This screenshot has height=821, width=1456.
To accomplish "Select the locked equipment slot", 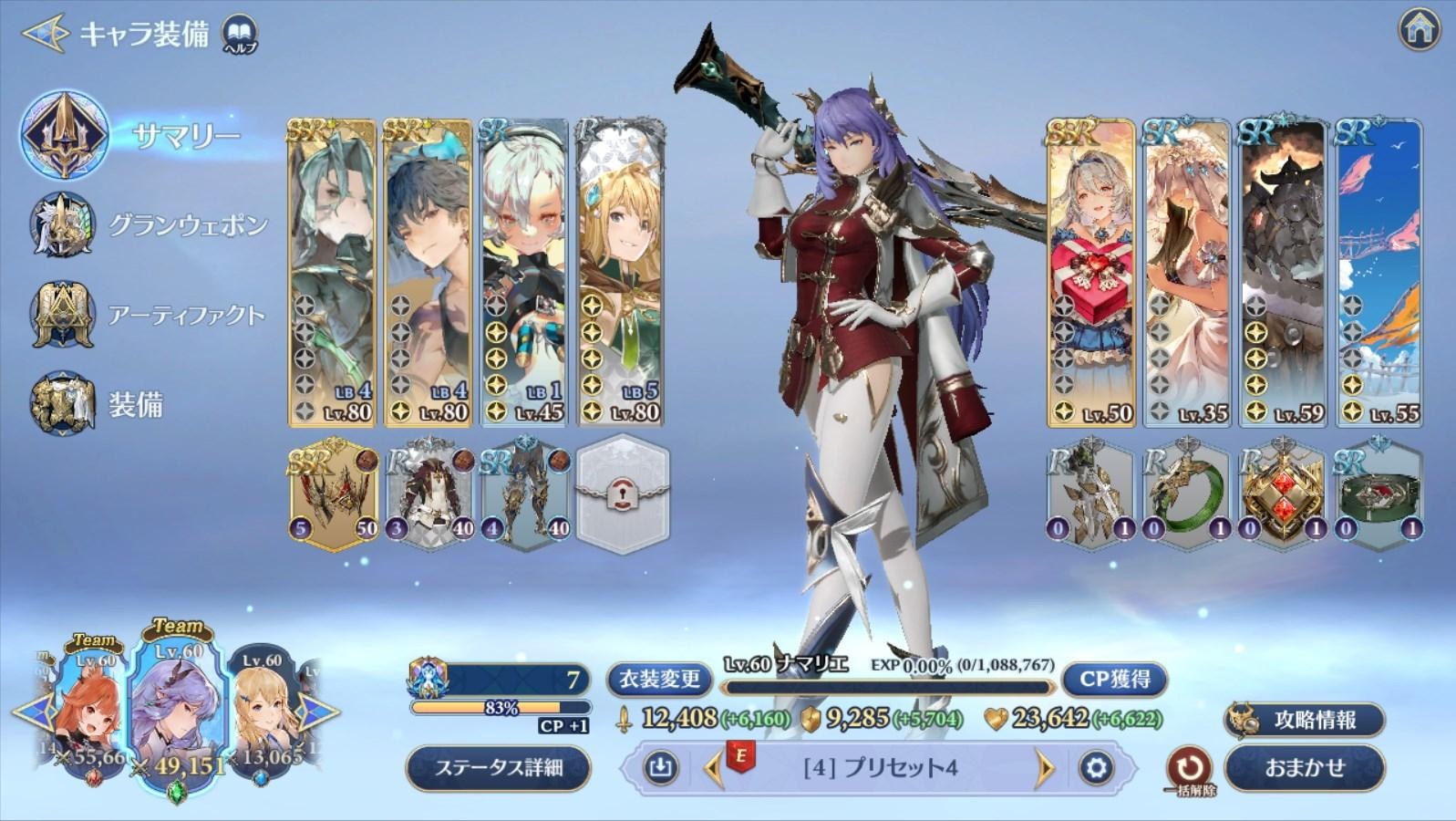I will click(x=623, y=492).
